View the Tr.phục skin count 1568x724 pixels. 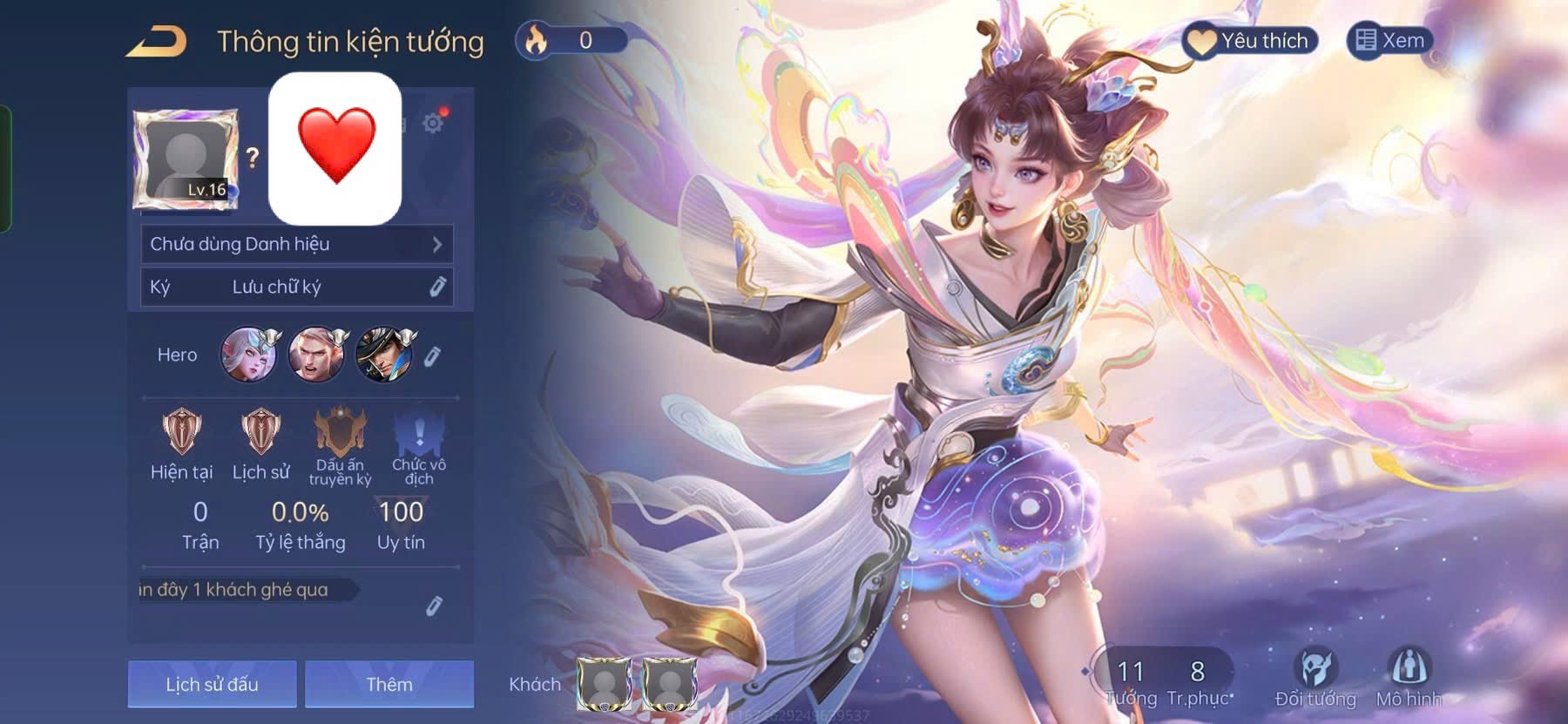click(1199, 680)
